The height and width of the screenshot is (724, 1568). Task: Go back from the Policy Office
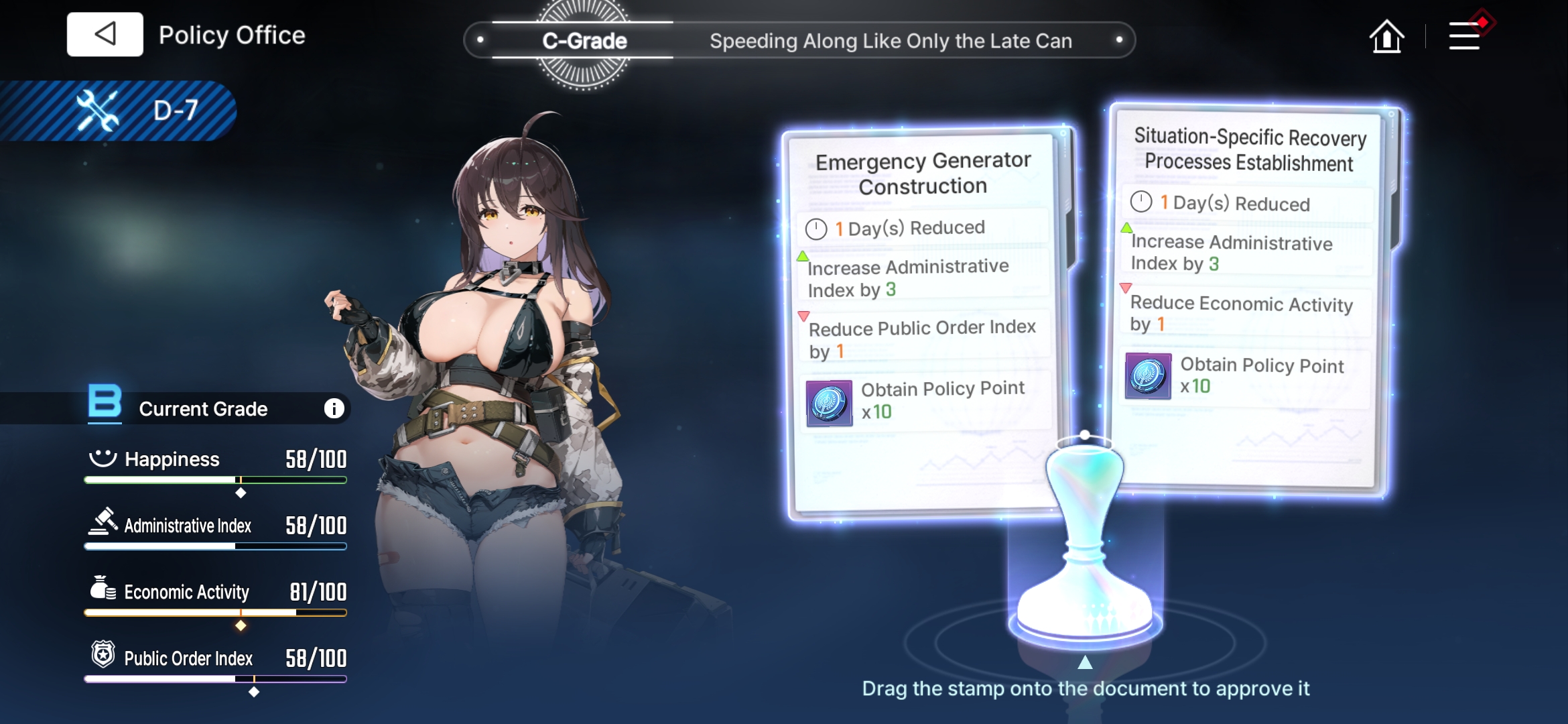[x=105, y=34]
